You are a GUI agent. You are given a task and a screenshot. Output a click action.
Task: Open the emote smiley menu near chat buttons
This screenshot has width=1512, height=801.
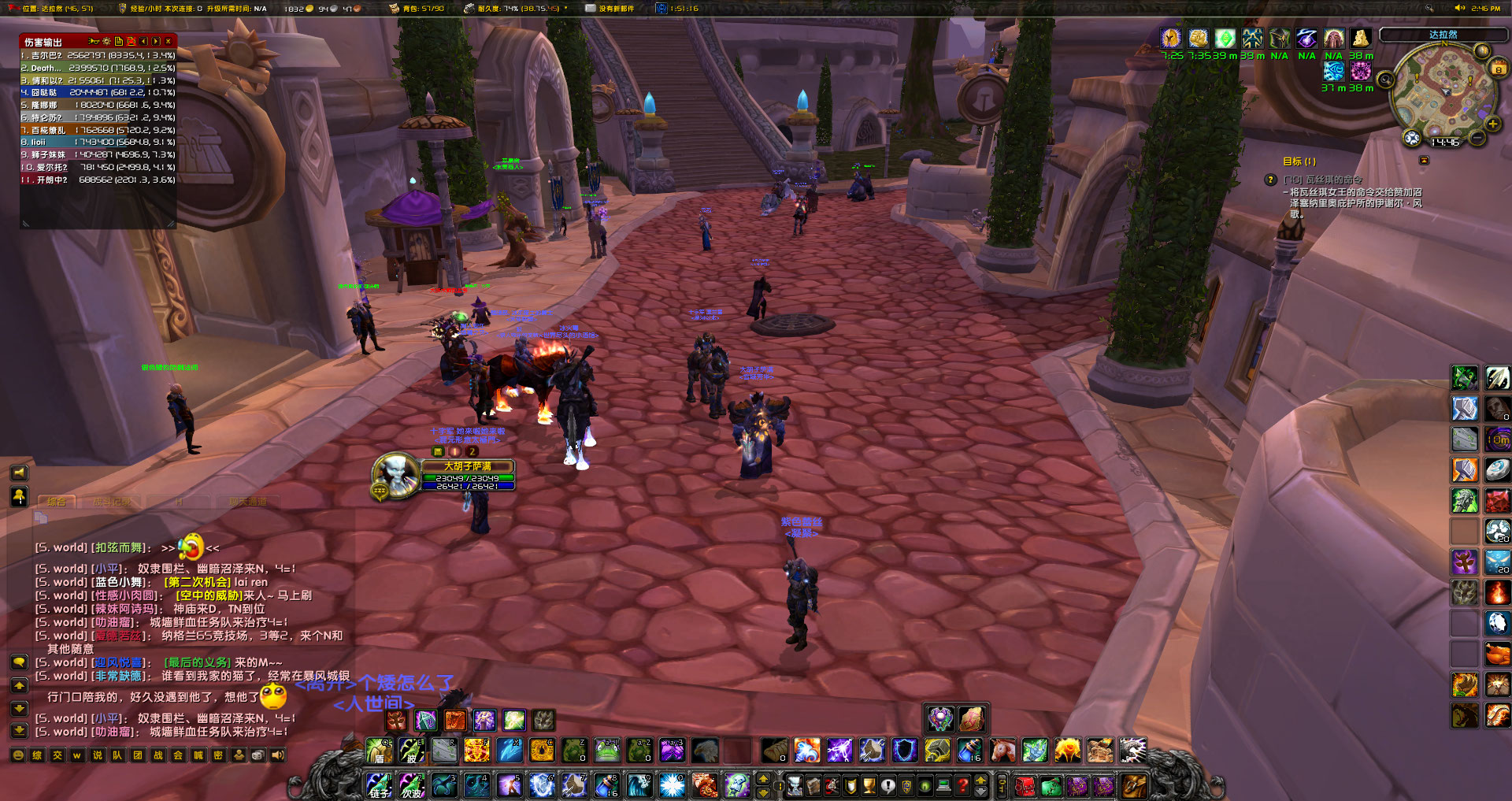[x=18, y=755]
